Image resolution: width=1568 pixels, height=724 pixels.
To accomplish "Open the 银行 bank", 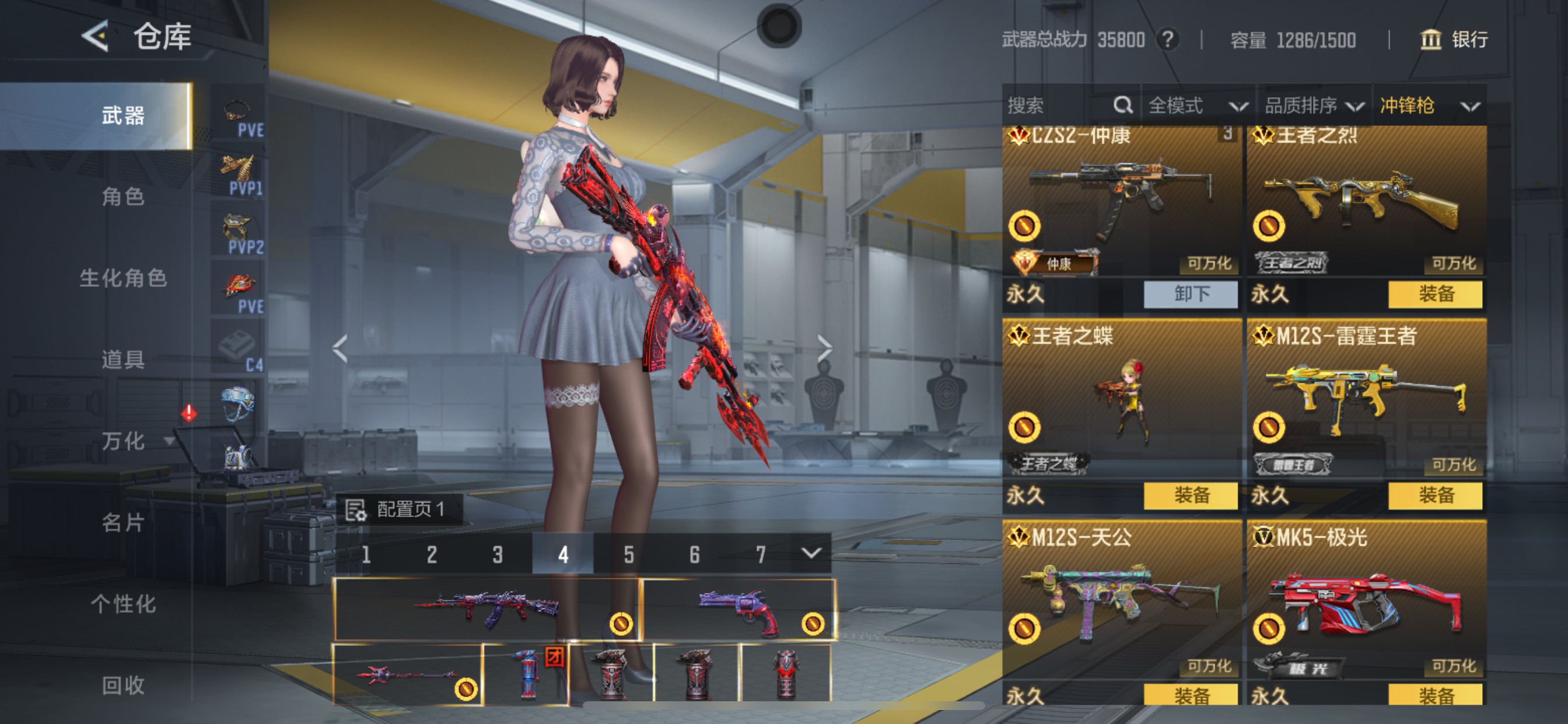I will [1454, 40].
